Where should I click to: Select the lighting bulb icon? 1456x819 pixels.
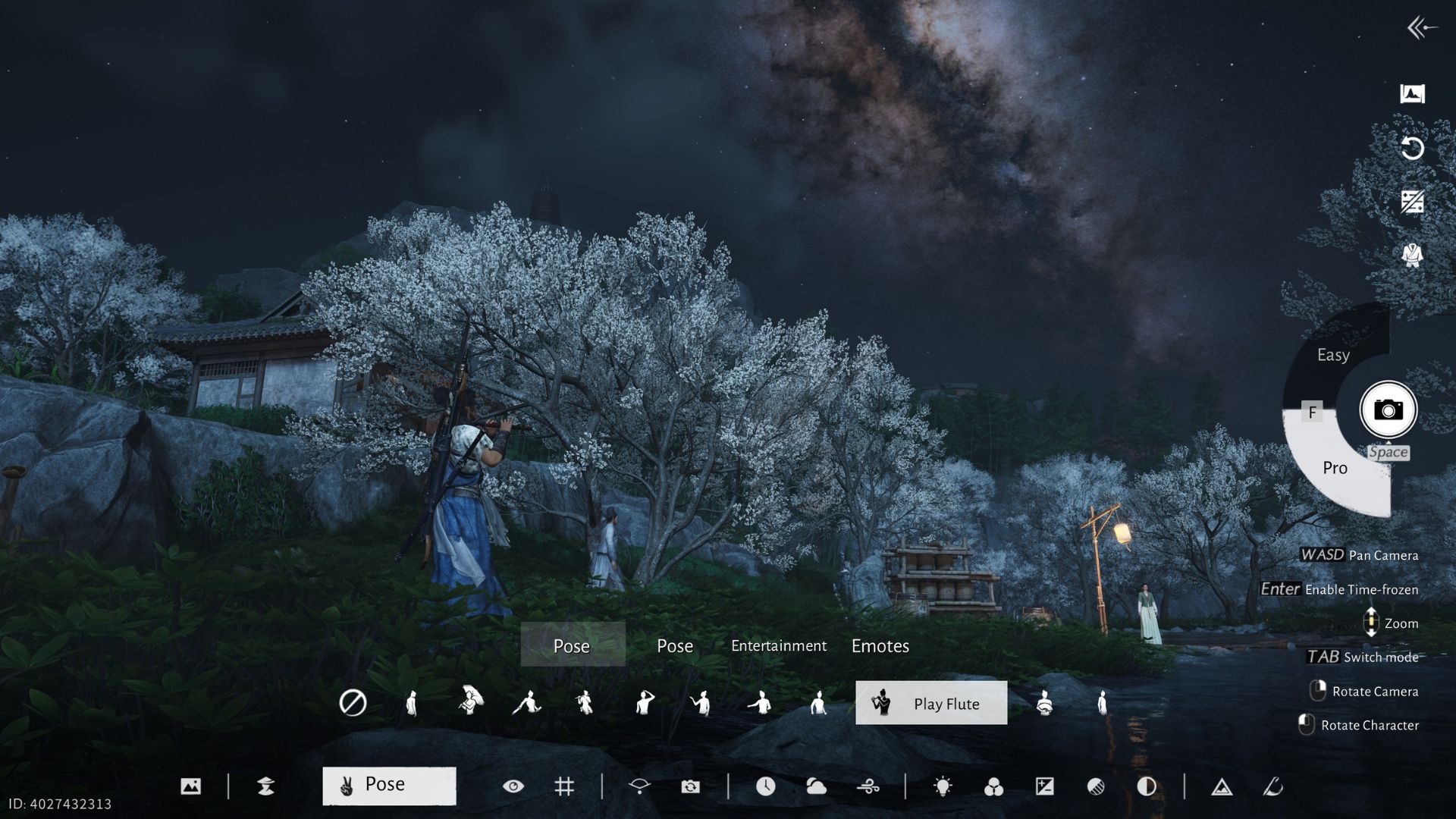[x=943, y=787]
